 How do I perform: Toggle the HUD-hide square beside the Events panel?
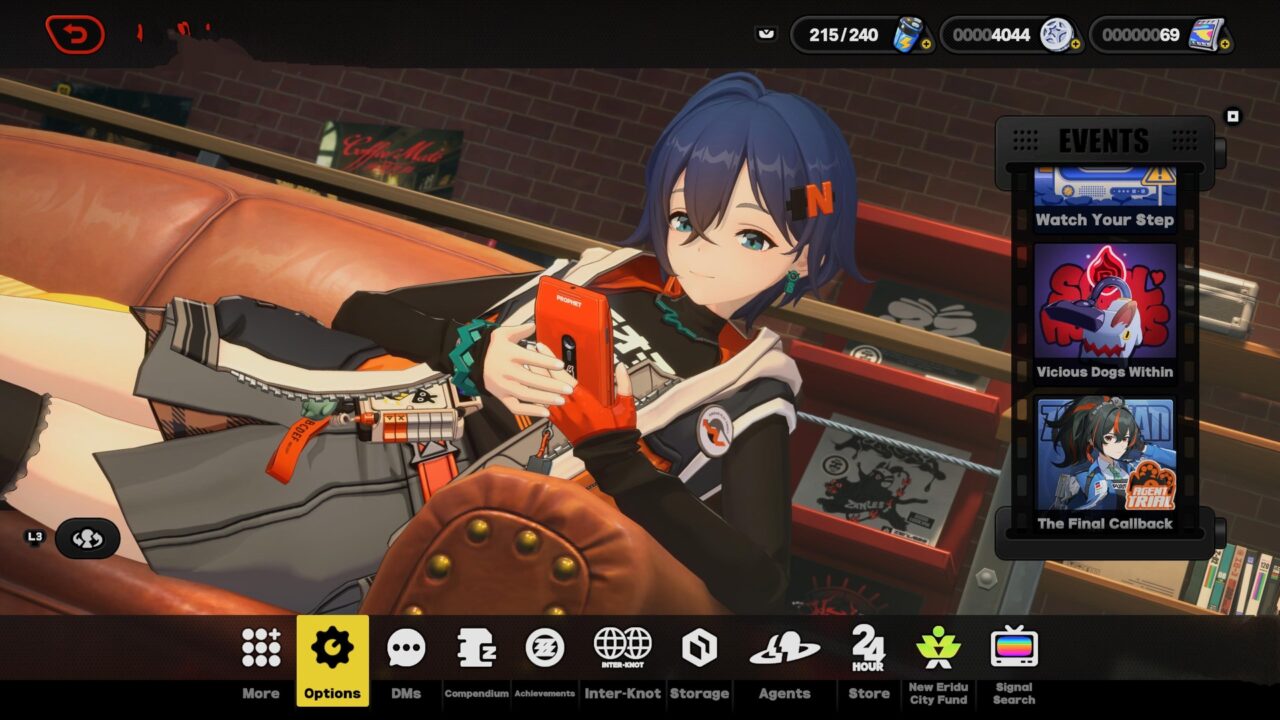(1232, 114)
